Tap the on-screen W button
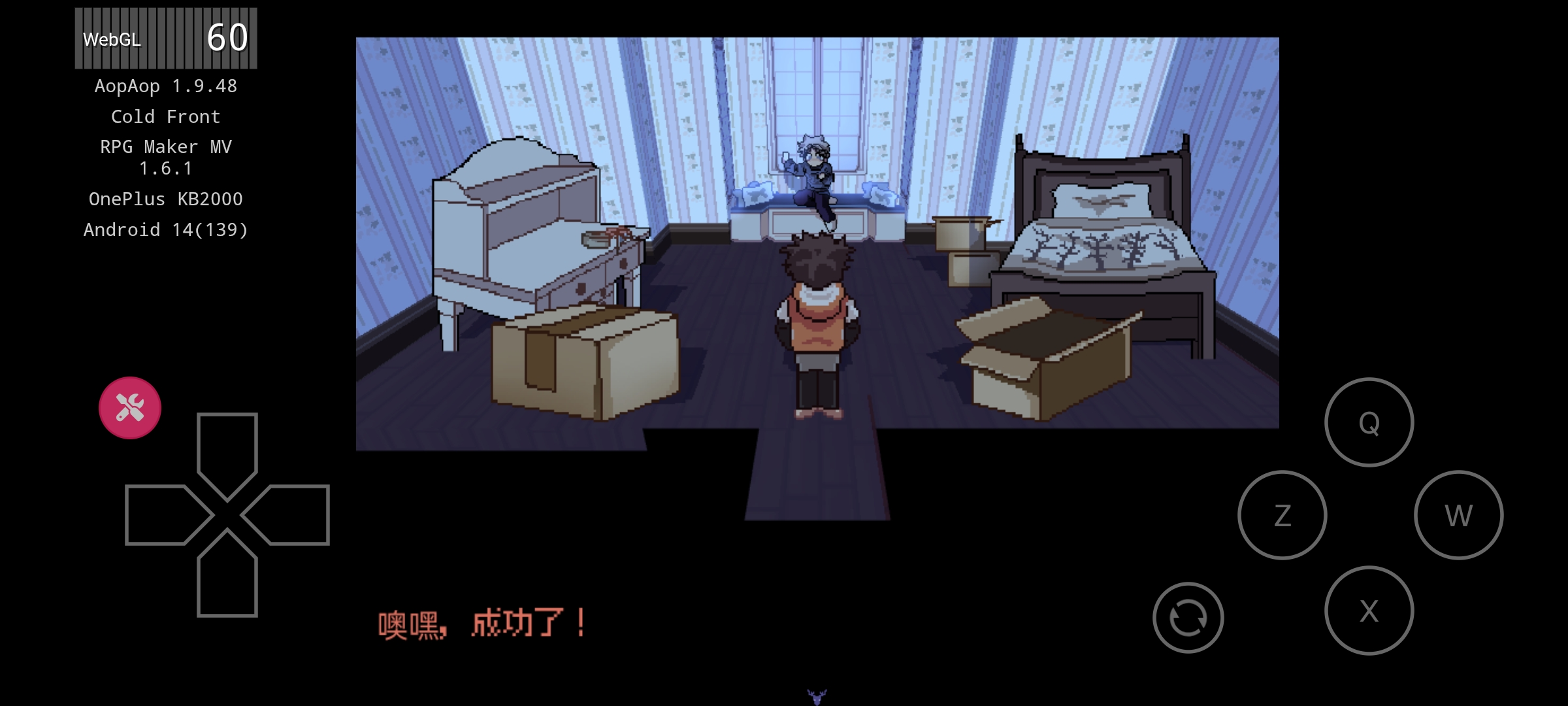Viewport: 1568px width, 706px height. coord(1458,515)
